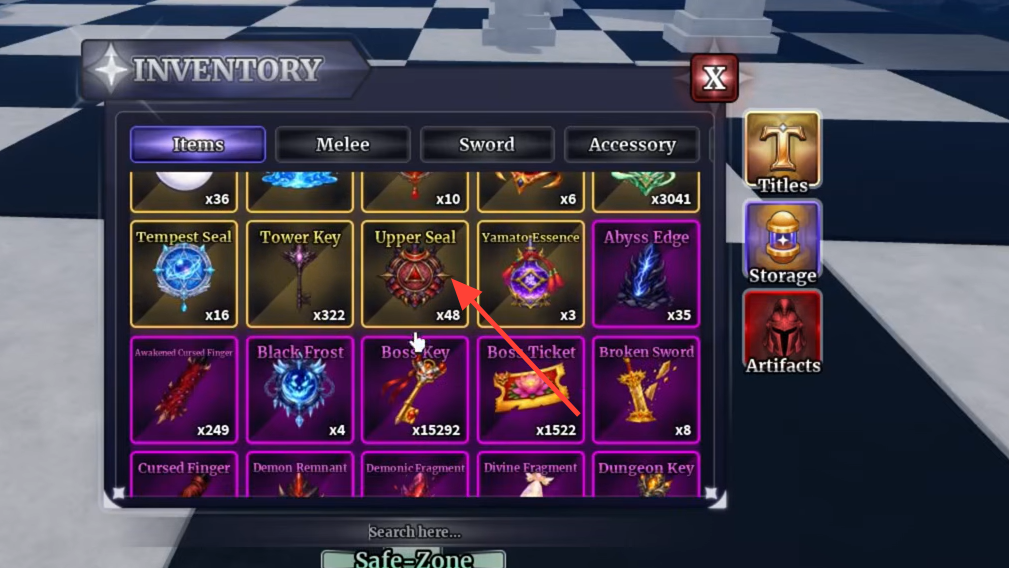Open the Artifacts menu
The height and width of the screenshot is (568, 1009).
coord(782,333)
